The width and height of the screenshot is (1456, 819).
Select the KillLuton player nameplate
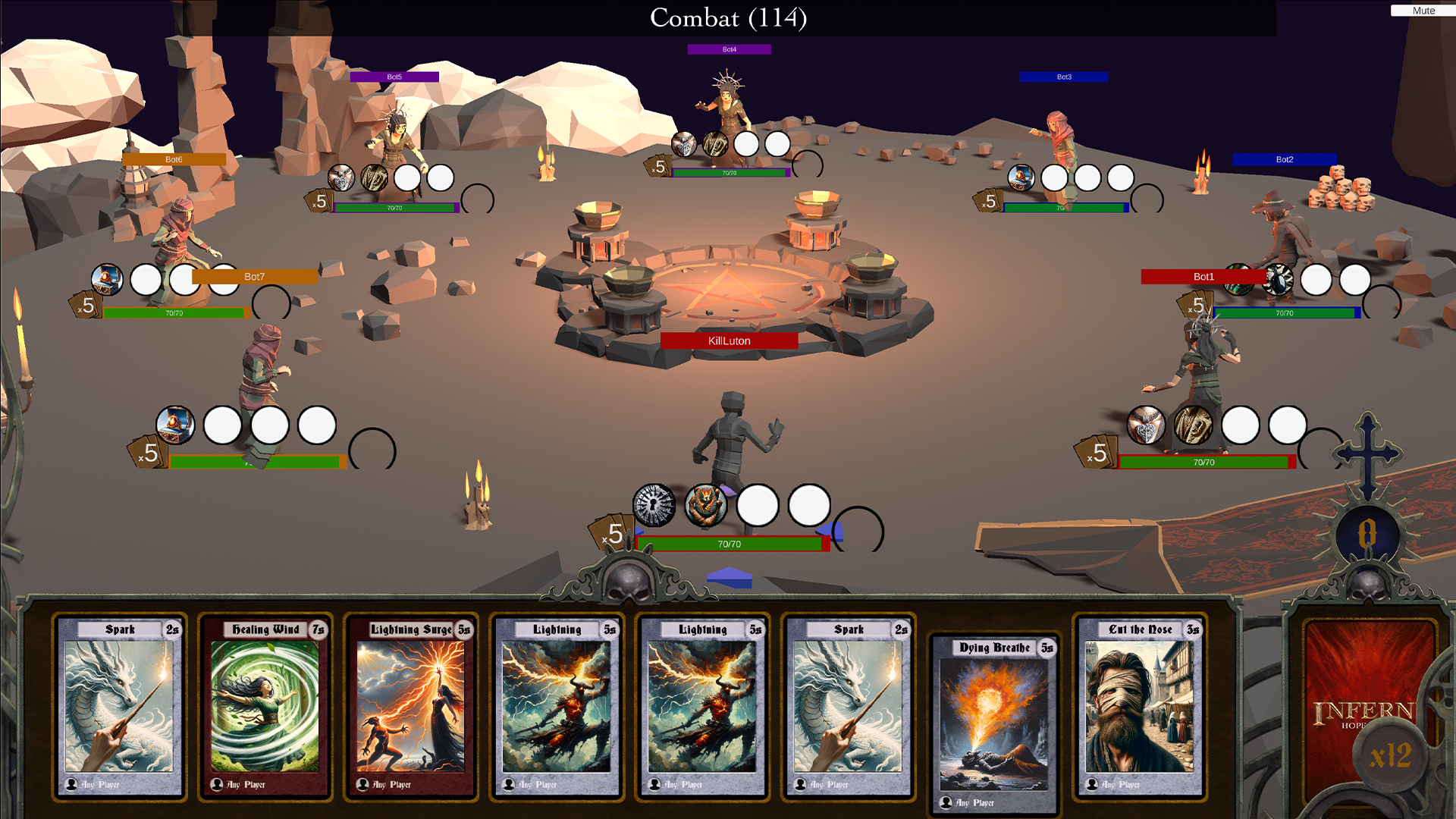[729, 340]
